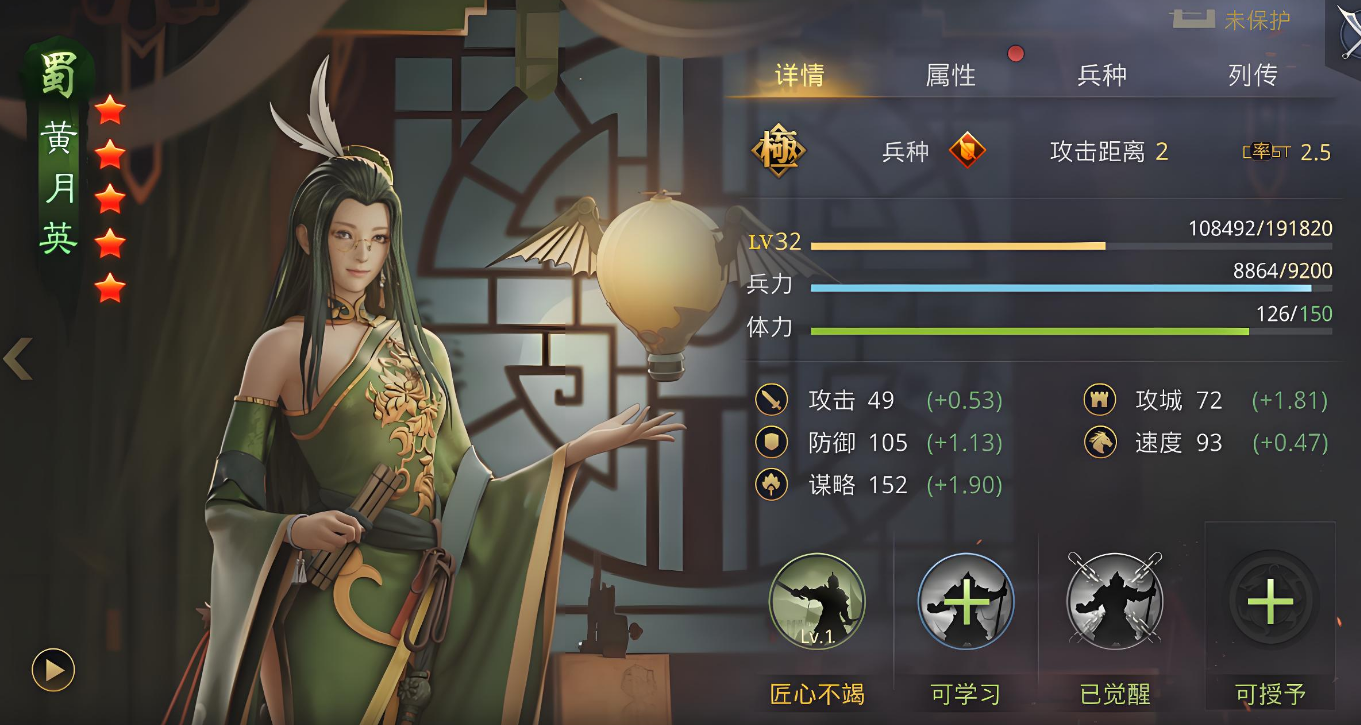Click the red notification dot near 属性
This screenshot has height=725, width=1361.
[x=1016, y=55]
